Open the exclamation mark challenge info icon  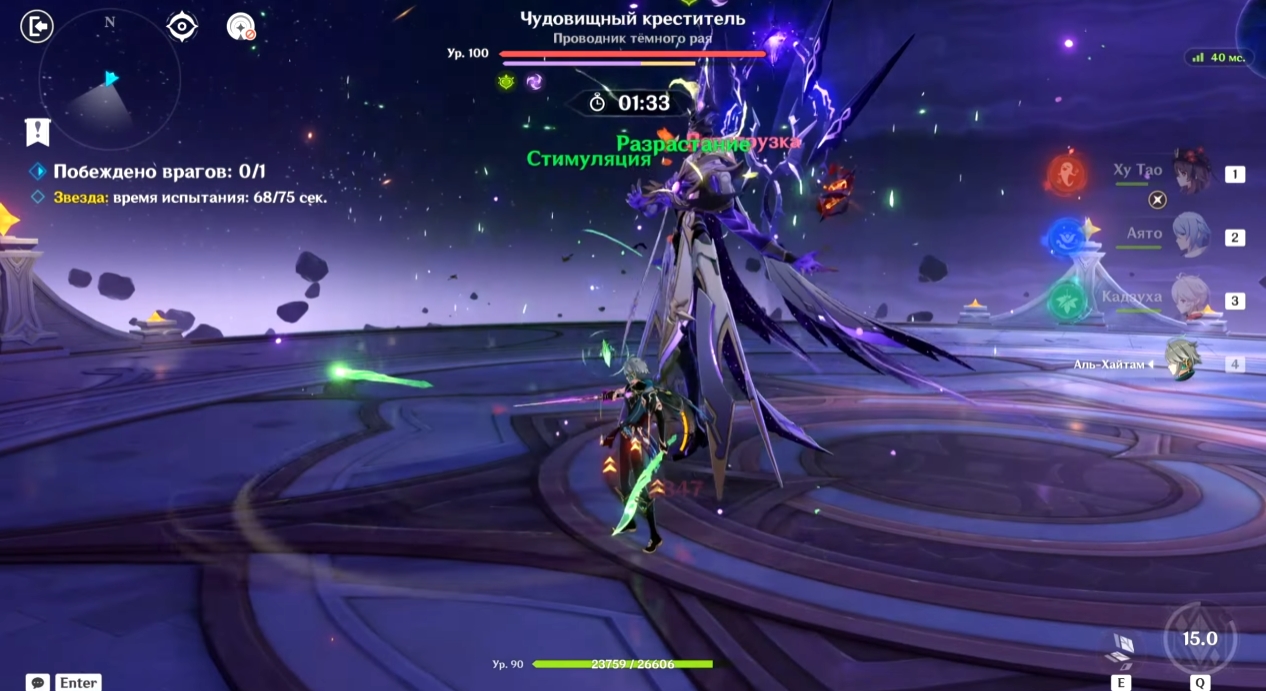pos(38,131)
